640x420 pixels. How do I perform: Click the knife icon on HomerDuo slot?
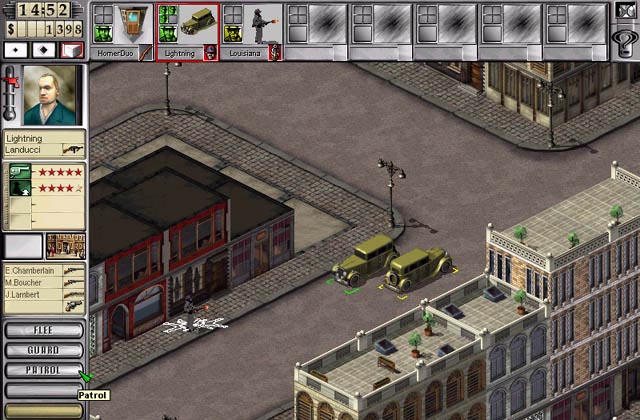[x=146, y=52]
